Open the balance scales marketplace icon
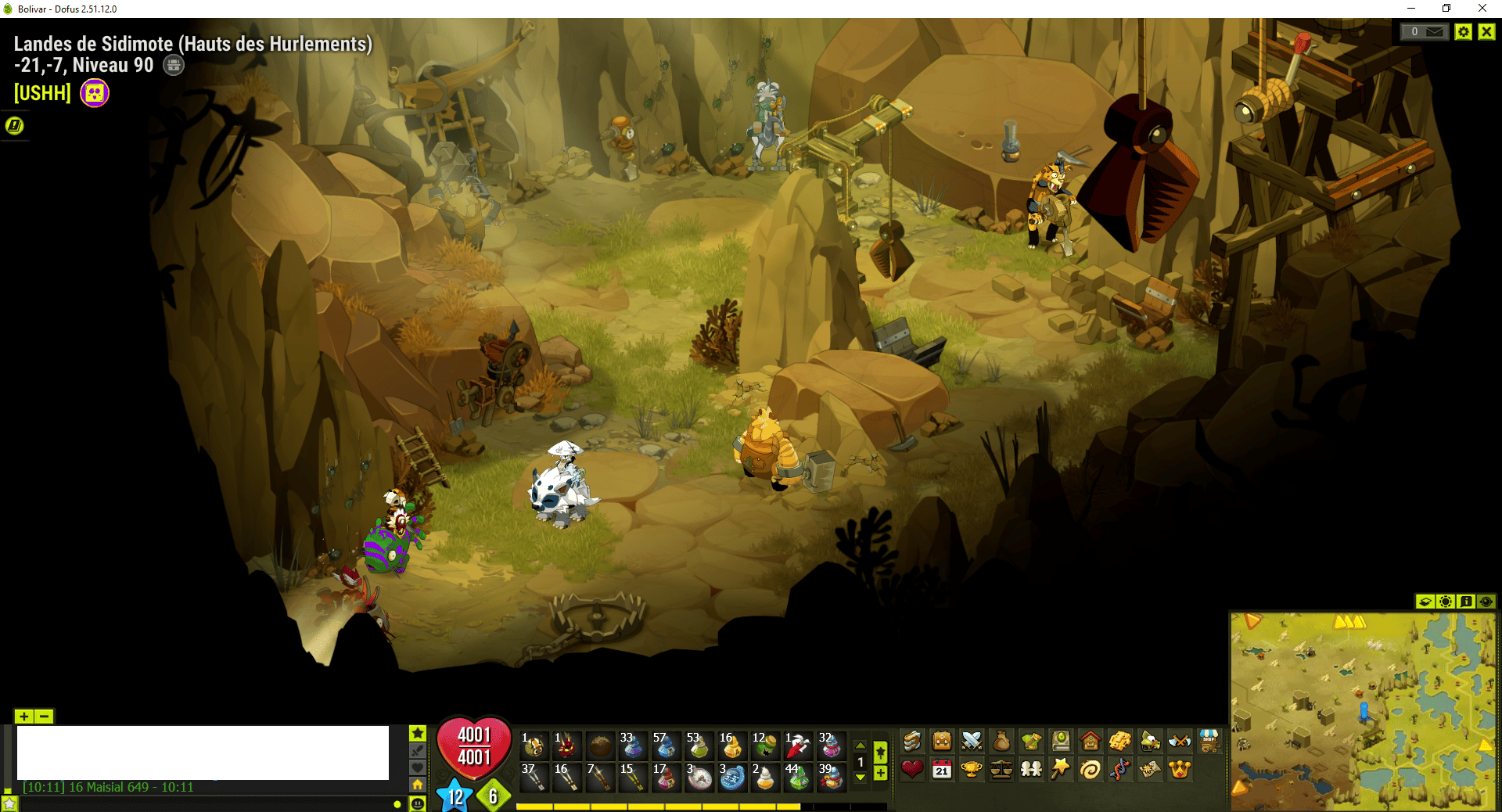 1001,770
